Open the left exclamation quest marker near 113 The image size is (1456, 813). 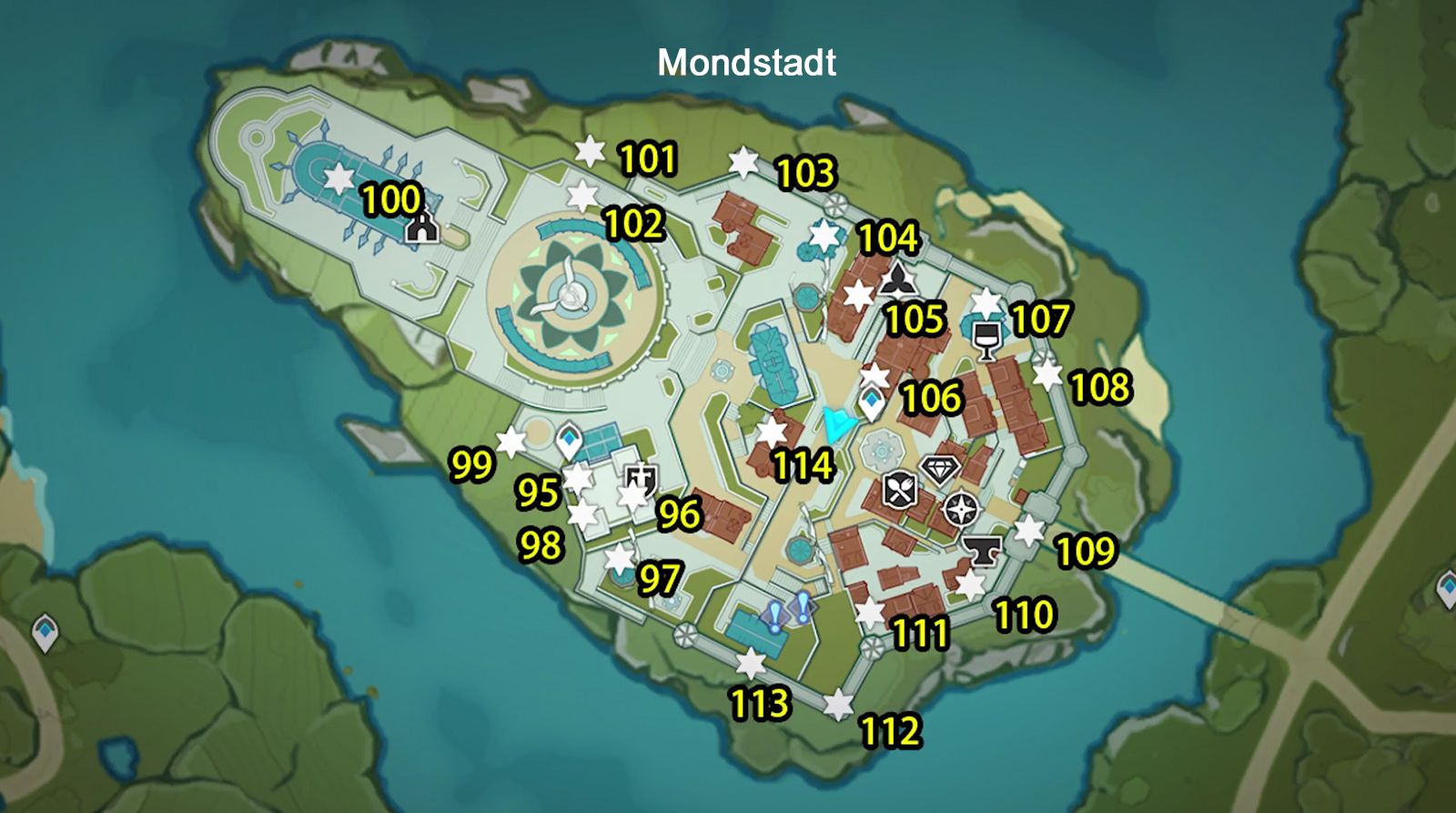[x=773, y=615]
